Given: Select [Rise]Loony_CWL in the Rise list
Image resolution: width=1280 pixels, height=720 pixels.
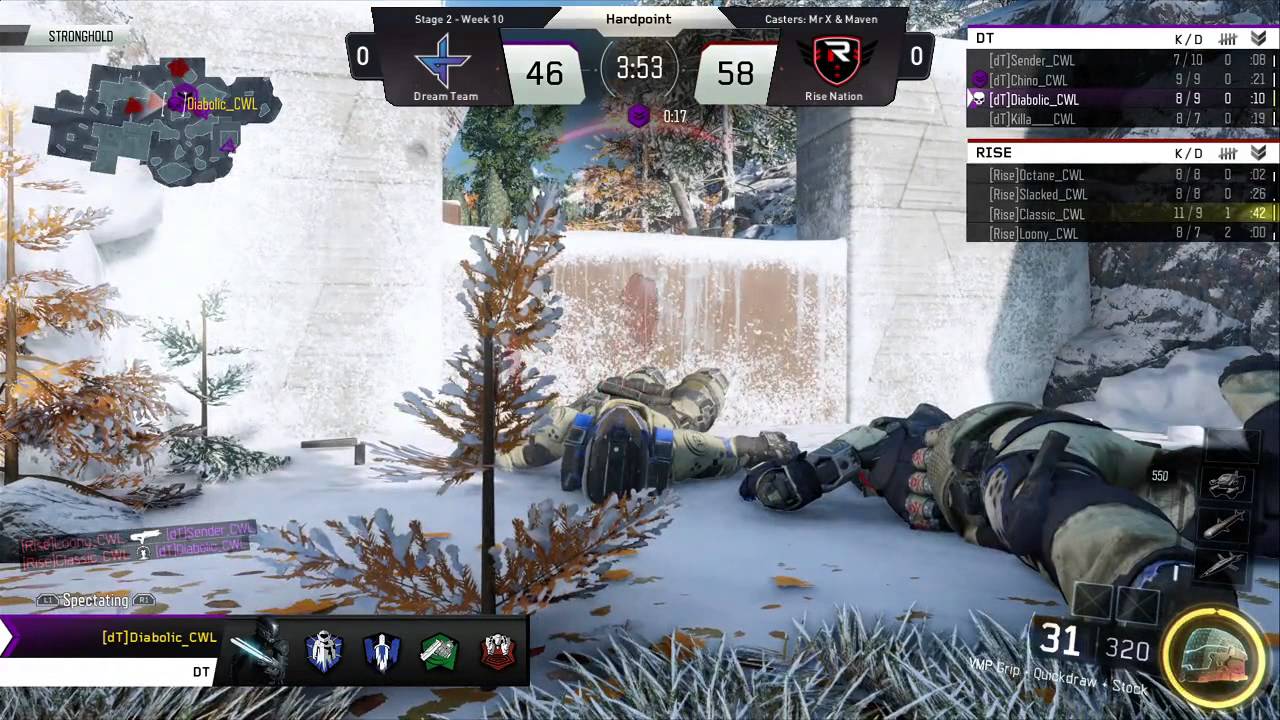Looking at the screenshot, I should point(1033,233).
